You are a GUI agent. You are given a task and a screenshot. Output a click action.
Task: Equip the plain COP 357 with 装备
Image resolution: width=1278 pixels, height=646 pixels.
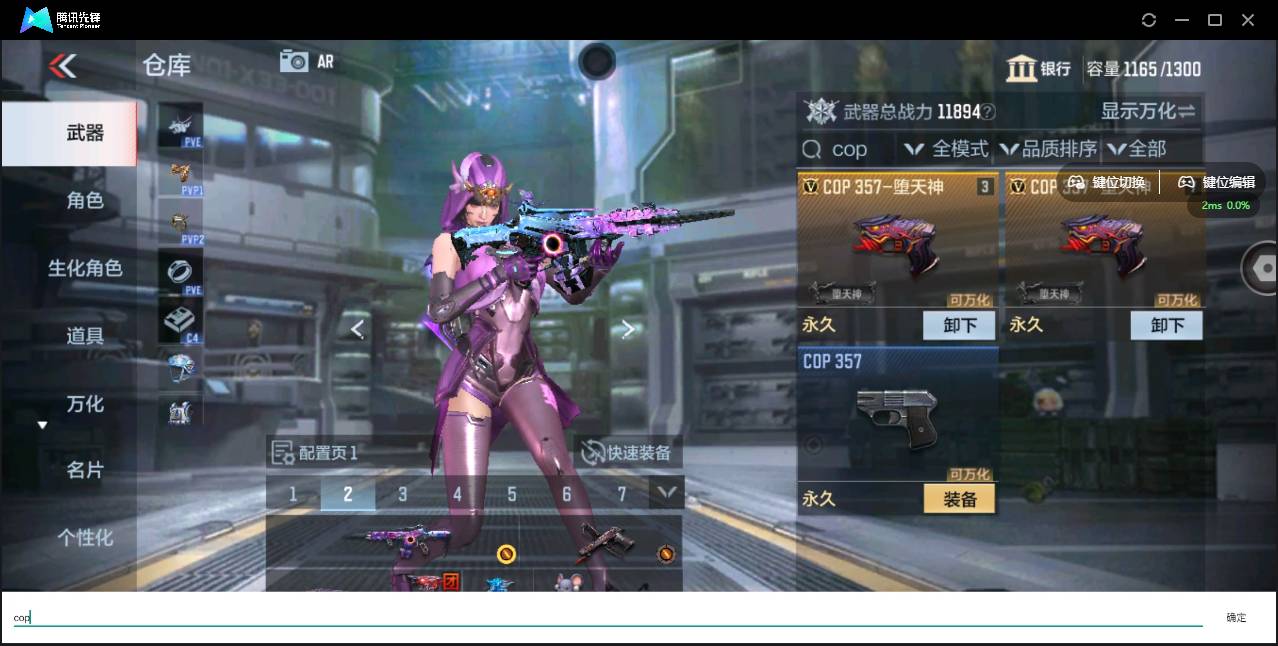point(959,499)
